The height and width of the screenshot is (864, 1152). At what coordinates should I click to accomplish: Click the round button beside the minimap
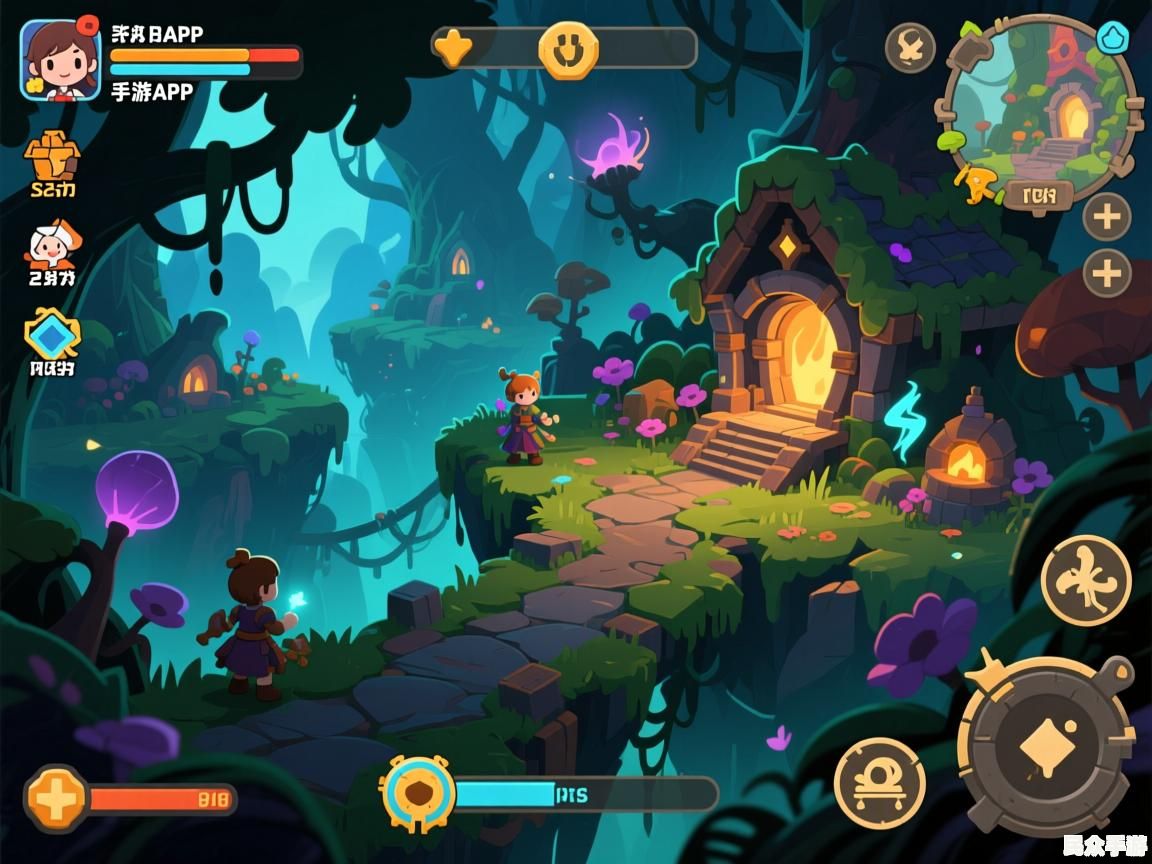[910, 47]
